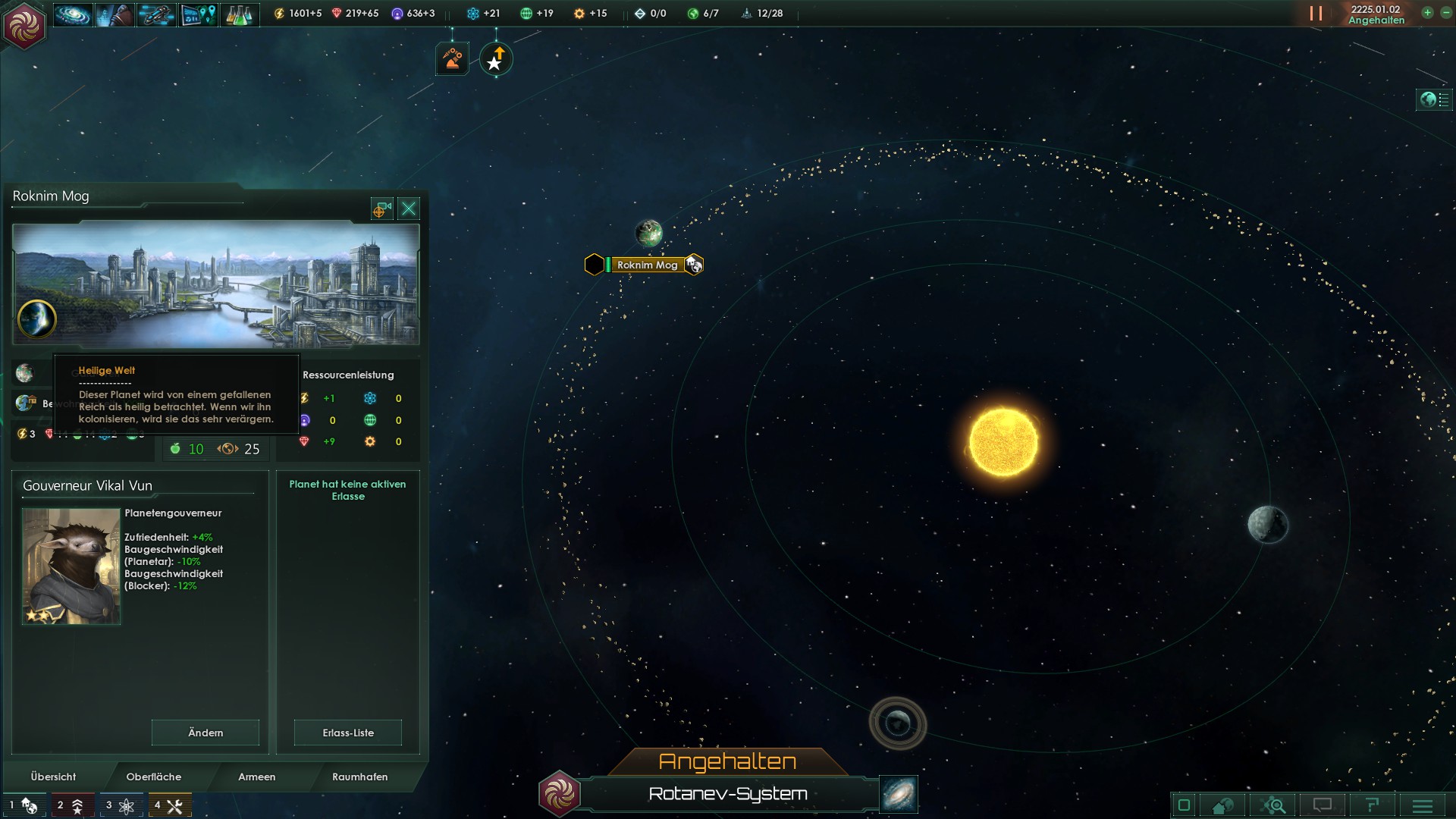Toggle the outliner globe list button
Screen dimensions: 1456x819
[1434, 99]
